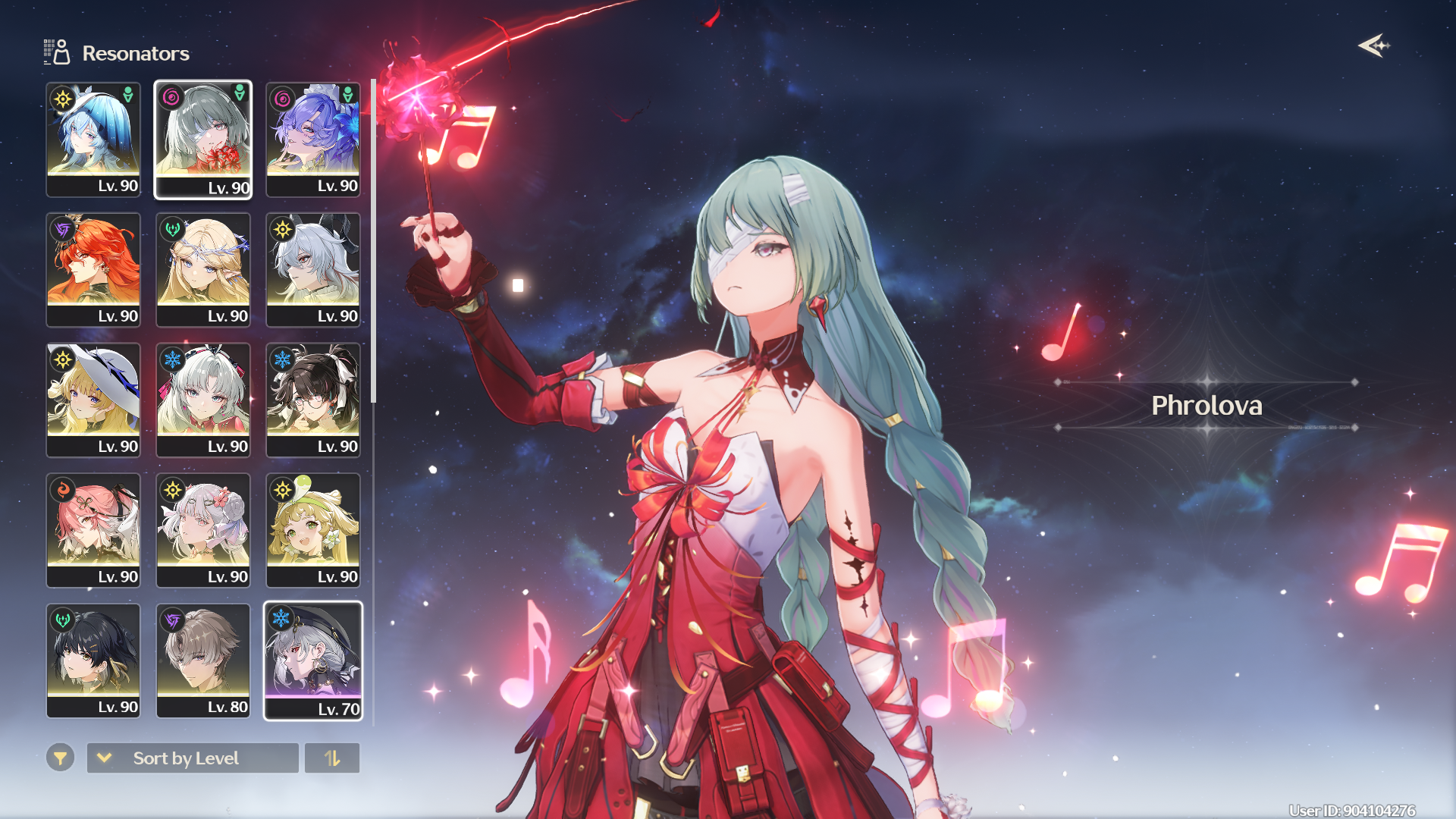
Task: Open the Sort by Level dropdown
Action: 193,758
